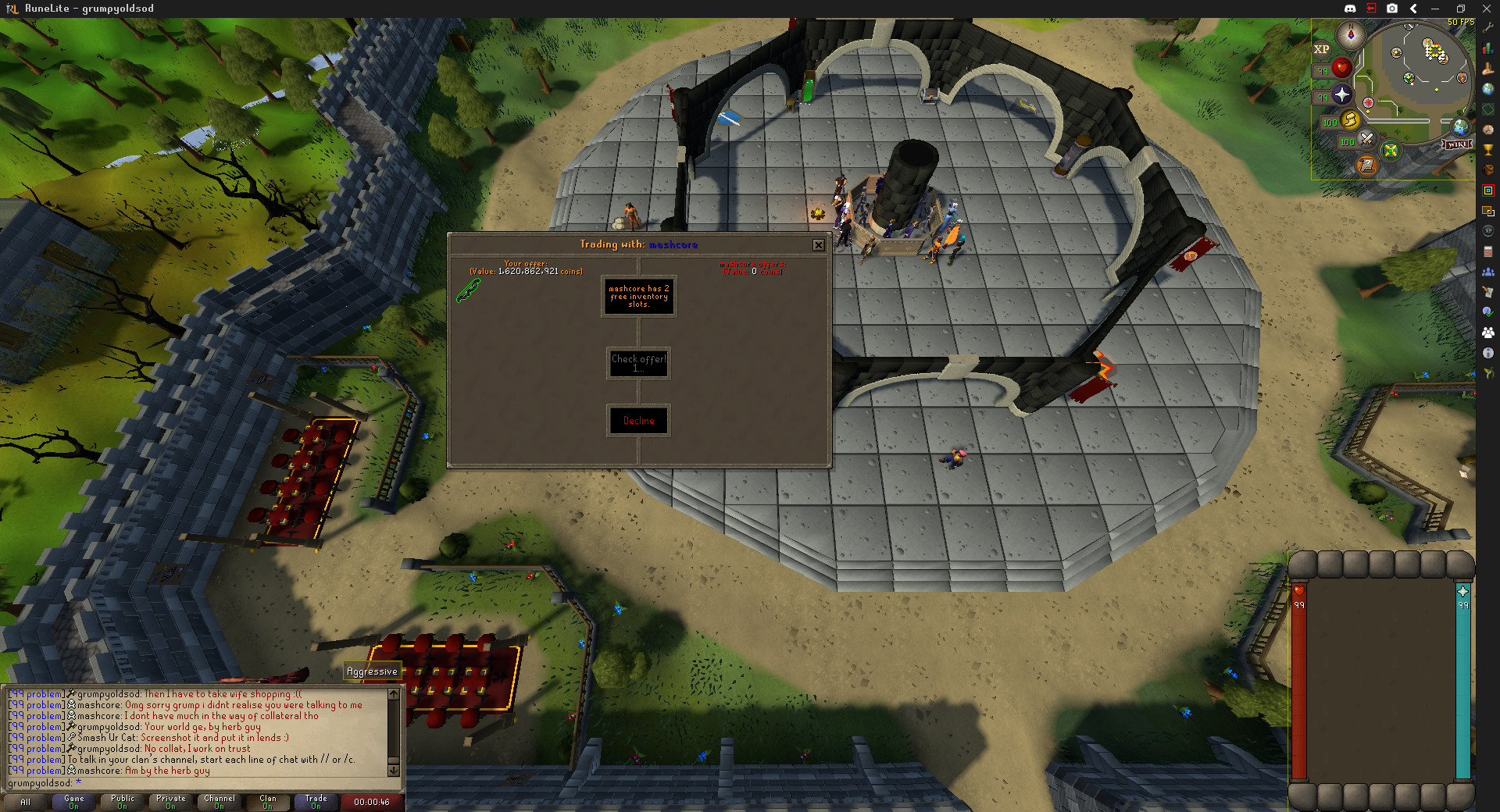1500x812 pixels.
Task: Decline the trade with mashcore
Action: click(x=638, y=421)
